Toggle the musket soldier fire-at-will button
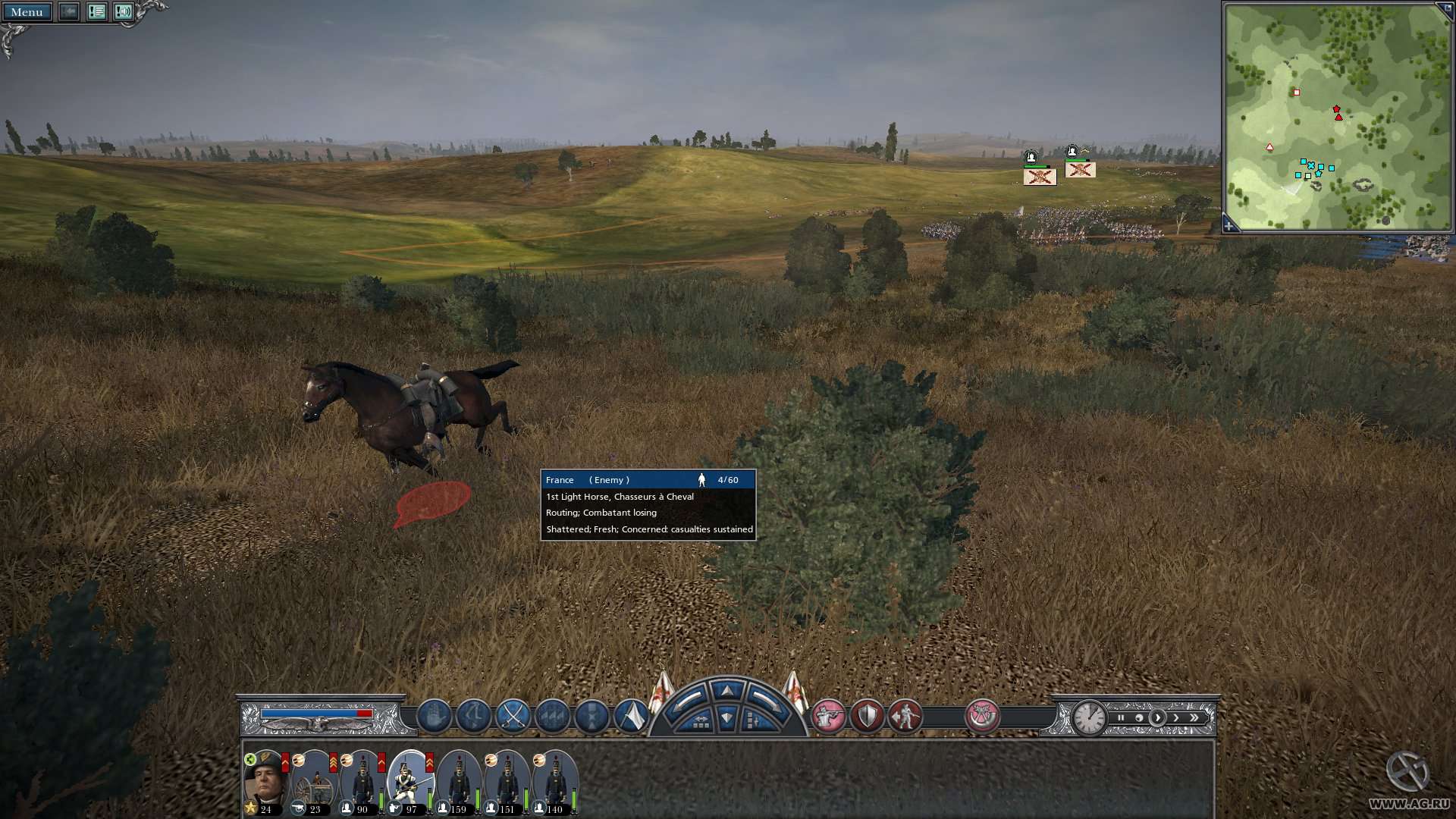 (828, 716)
